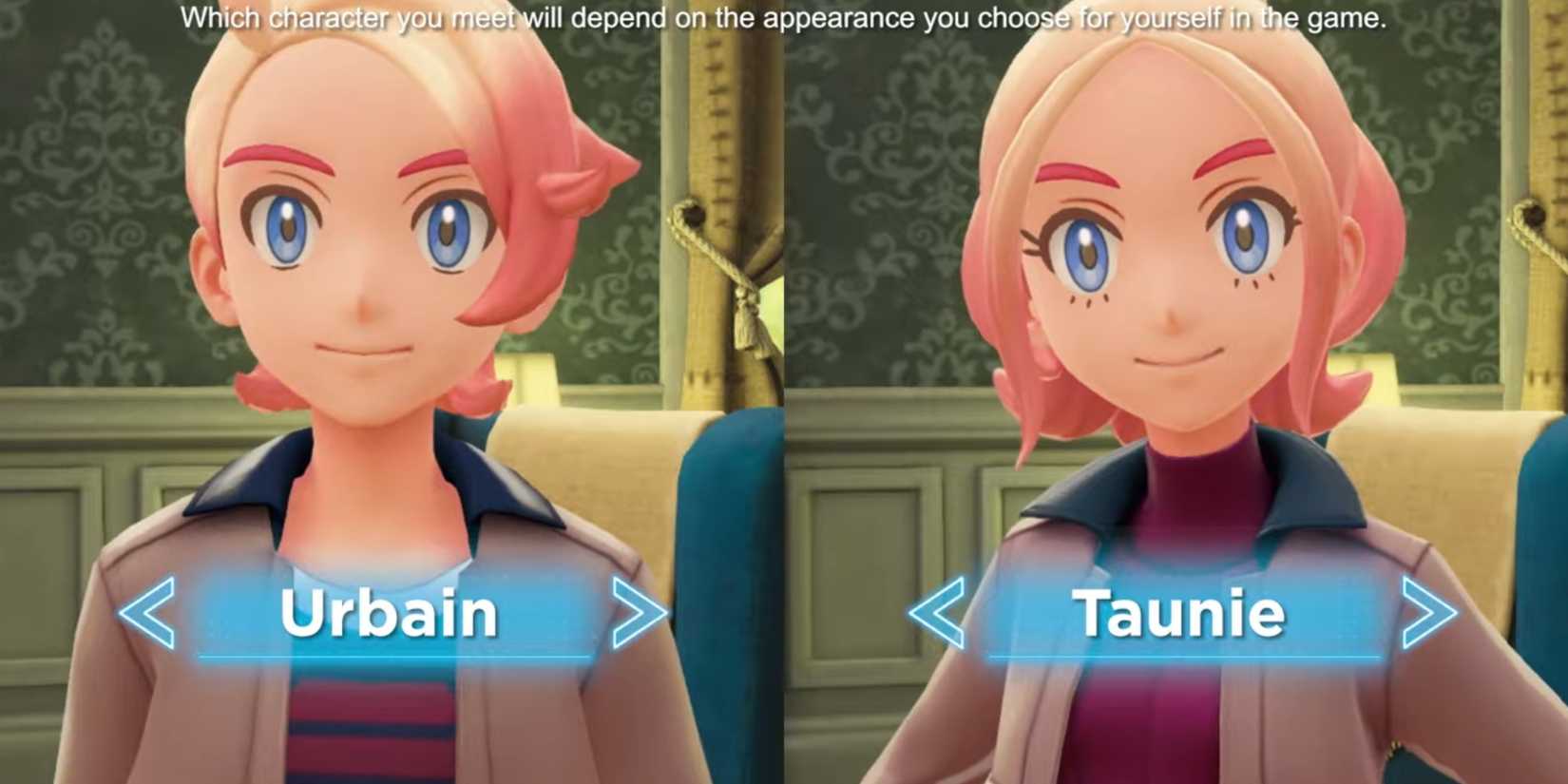Click the appearance instruction text at the top
Screen dimensions: 1568x784
point(784,15)
